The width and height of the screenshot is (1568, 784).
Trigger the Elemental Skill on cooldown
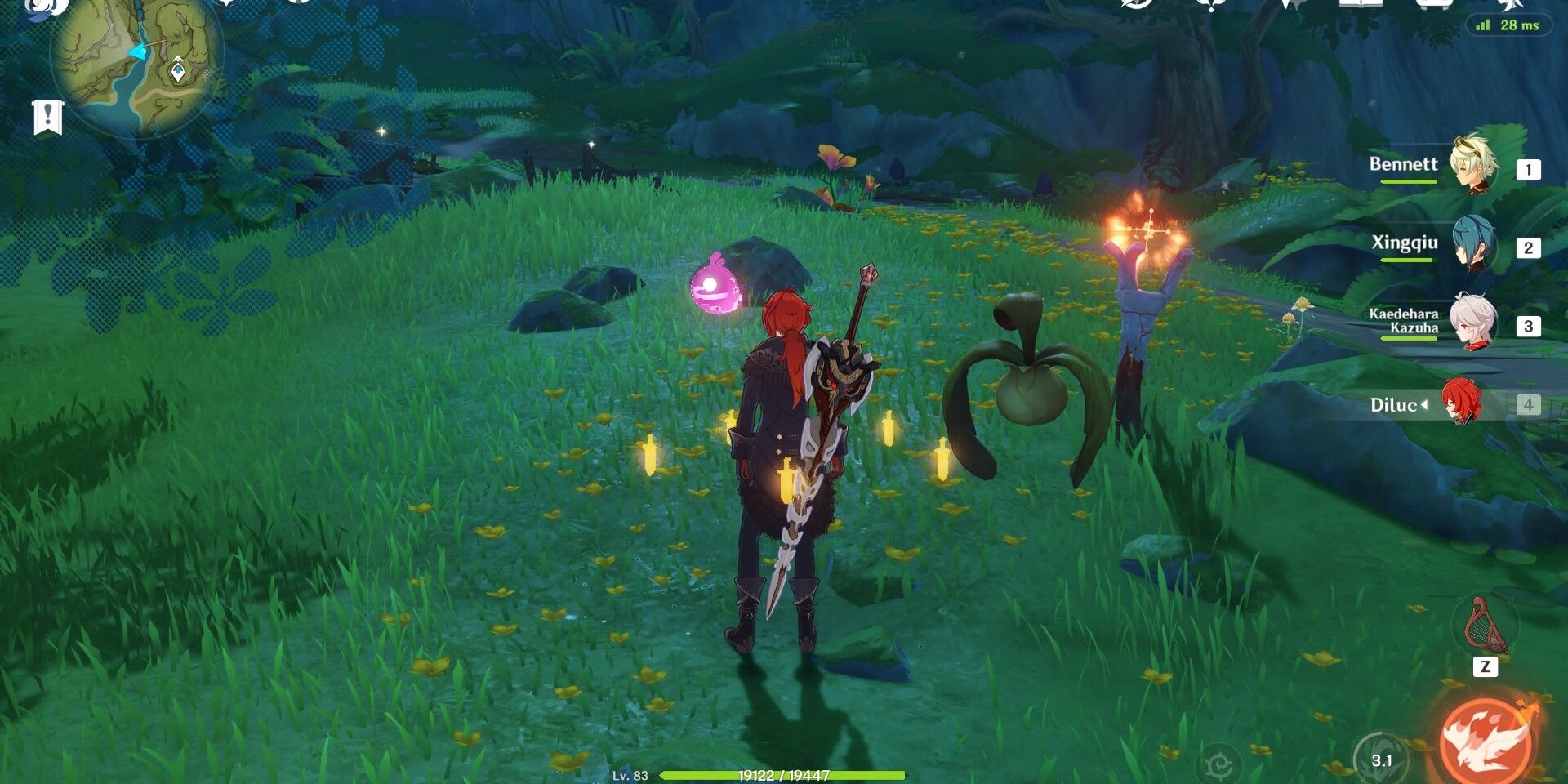pyautogui.click(x=1381, y=759)
